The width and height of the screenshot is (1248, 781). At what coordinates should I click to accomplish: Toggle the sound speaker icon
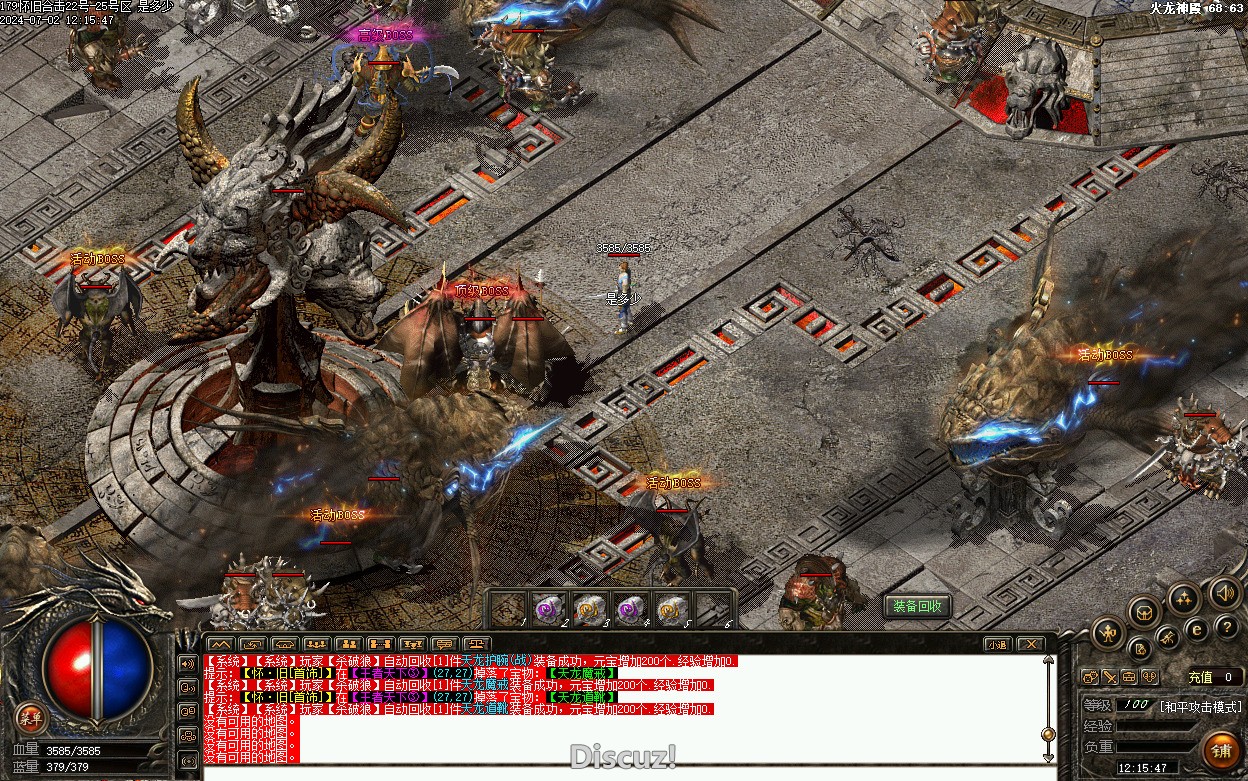[1224, 593]
